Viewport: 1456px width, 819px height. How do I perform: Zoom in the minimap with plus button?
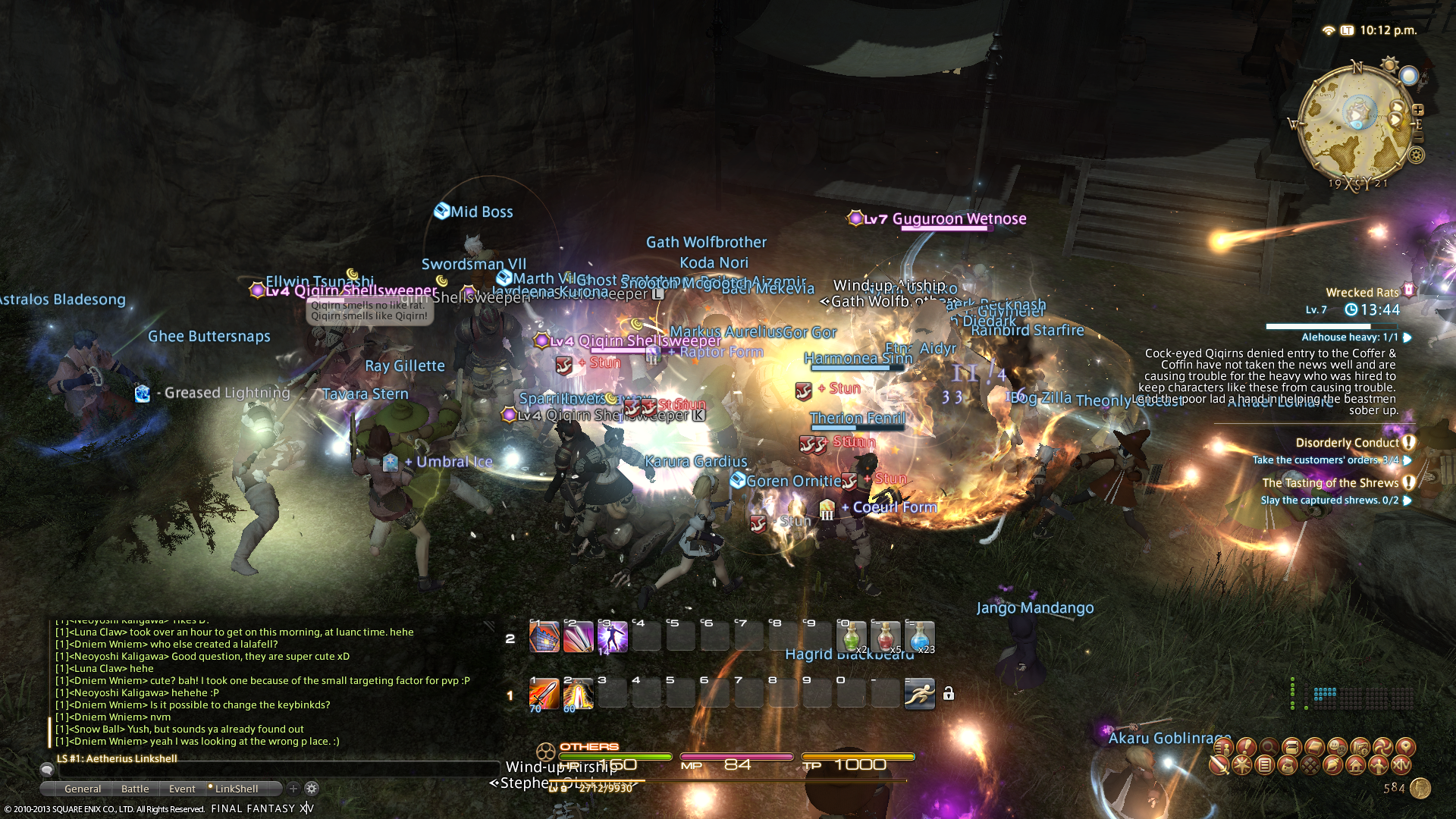point(1418,109)
